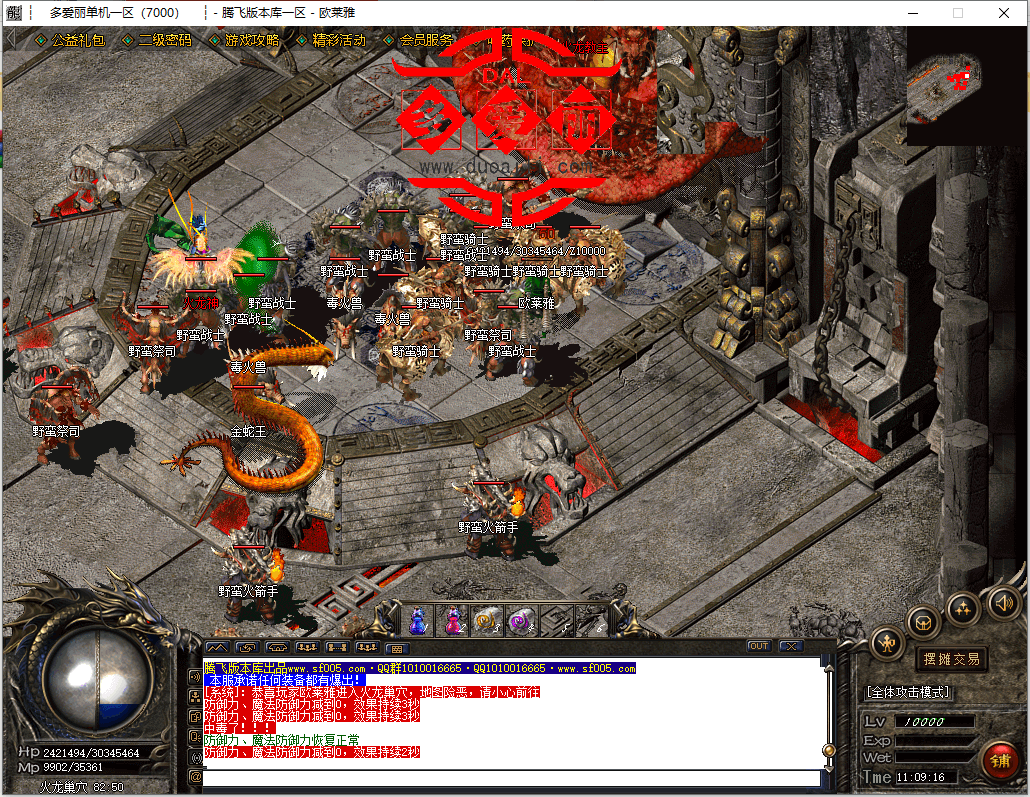Switch the 全体攻击模式 attack mode
This screenshot has width=1030, height=797.
[x=907, y=692]
